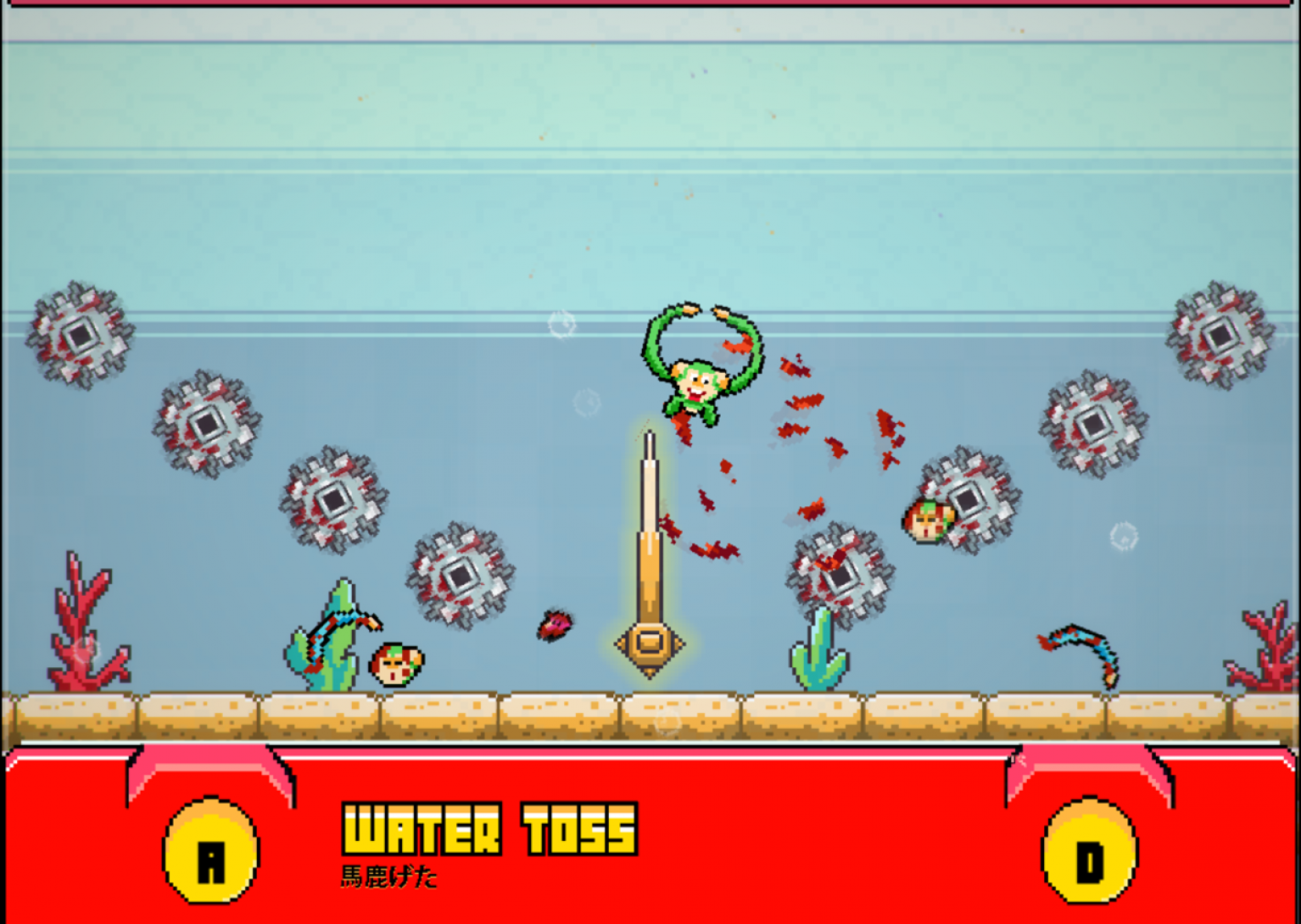Select the spiked mine near the top left

tap(80, 333)
